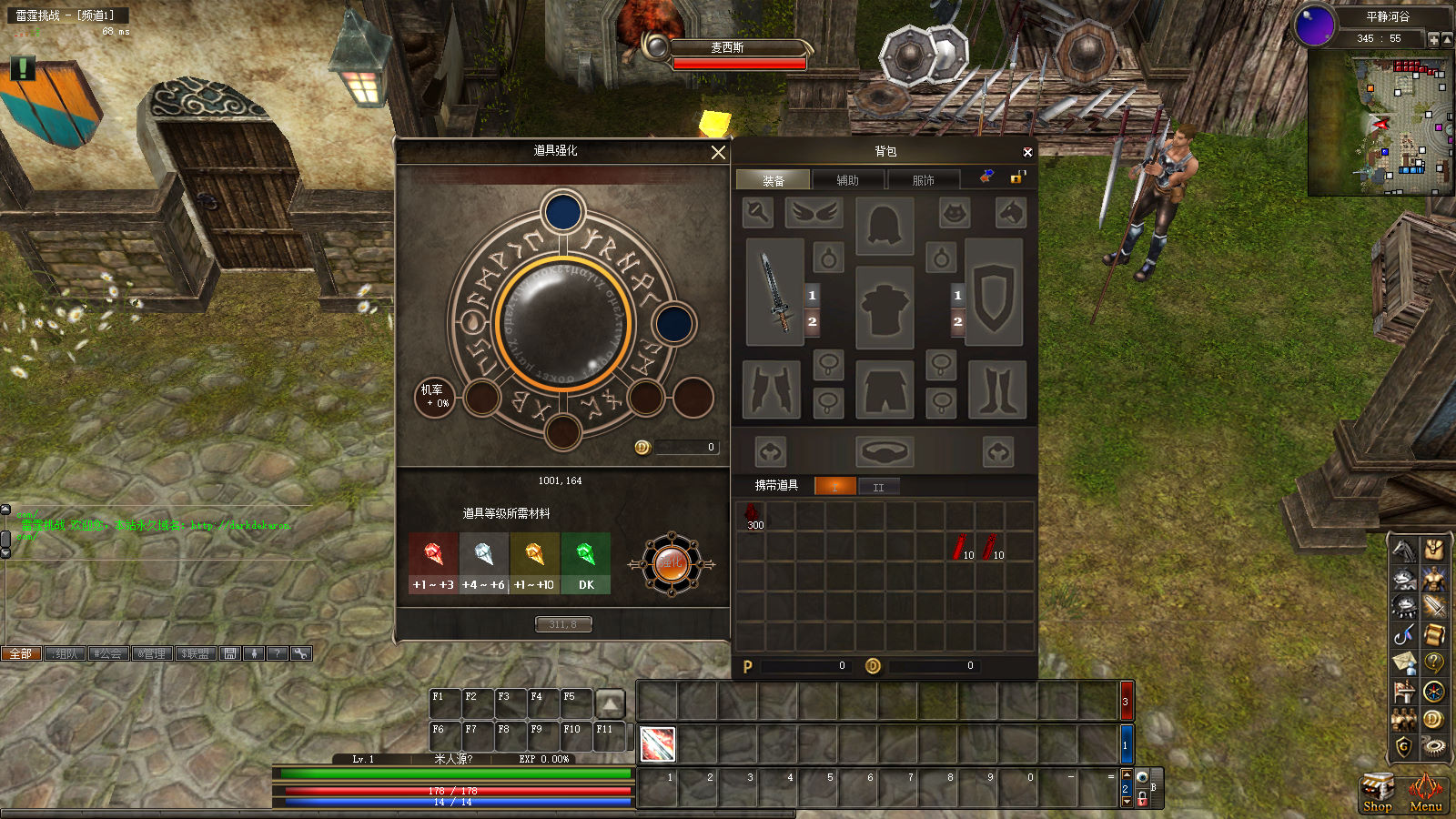Screen dimensions: 1456x819
Task: Switch to the 辅助 backpack tab
Action: coord(848,180)
